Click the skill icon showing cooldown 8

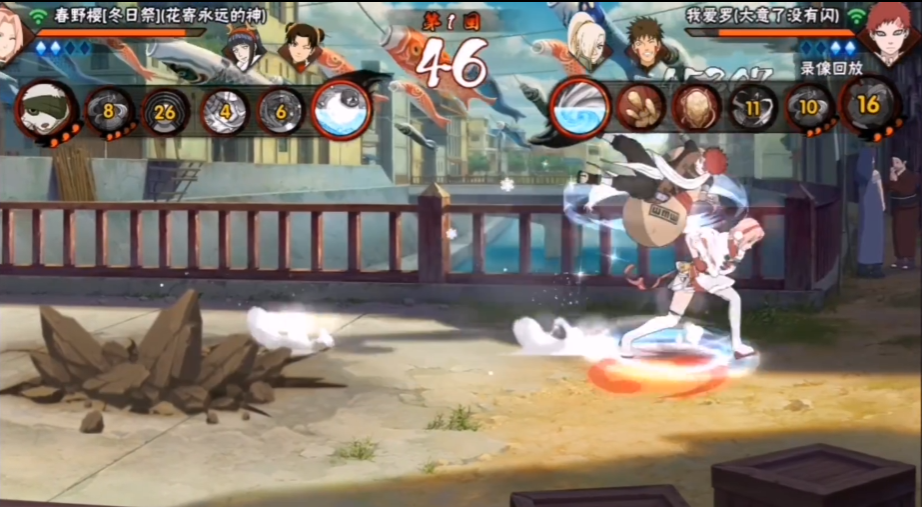[x=106, y=109]
